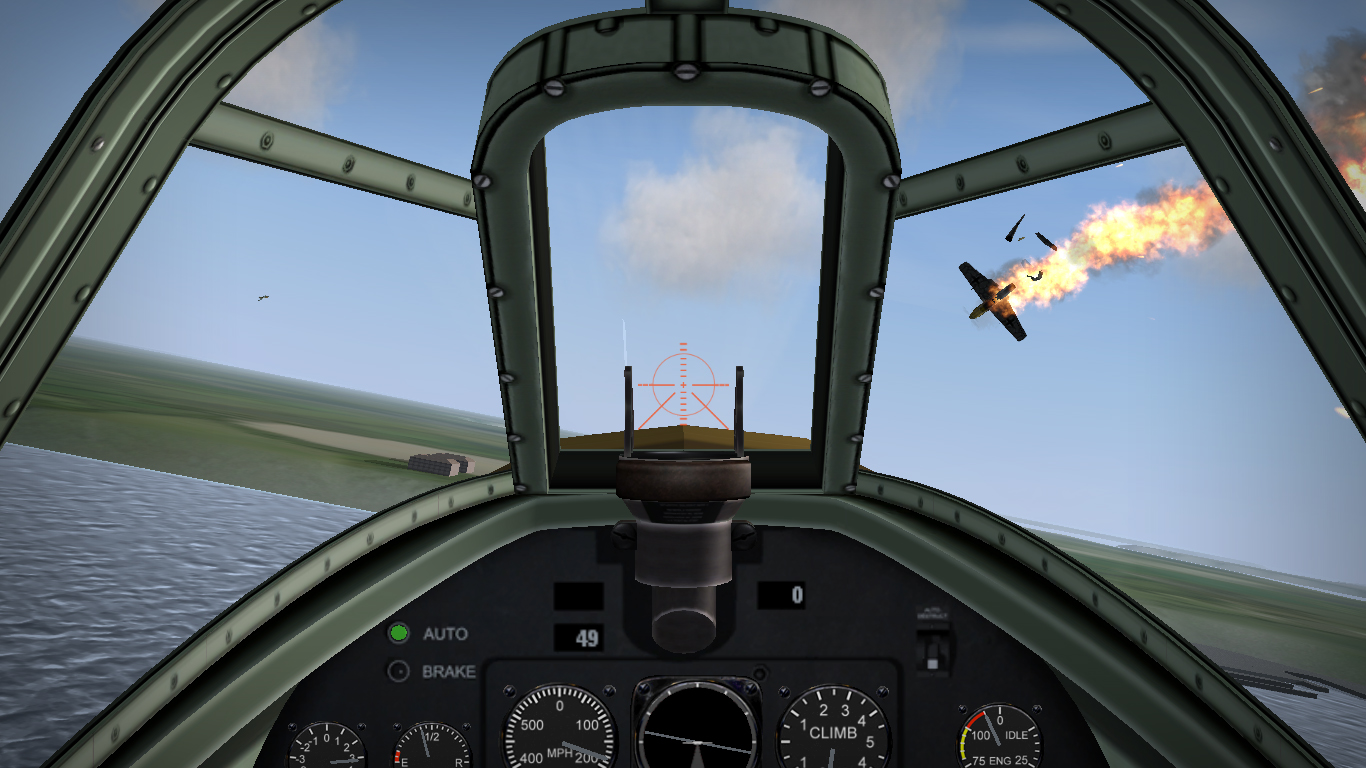Click the distant aircraft on the left horizon
The image size is (1366, 768).
(261, 296)
